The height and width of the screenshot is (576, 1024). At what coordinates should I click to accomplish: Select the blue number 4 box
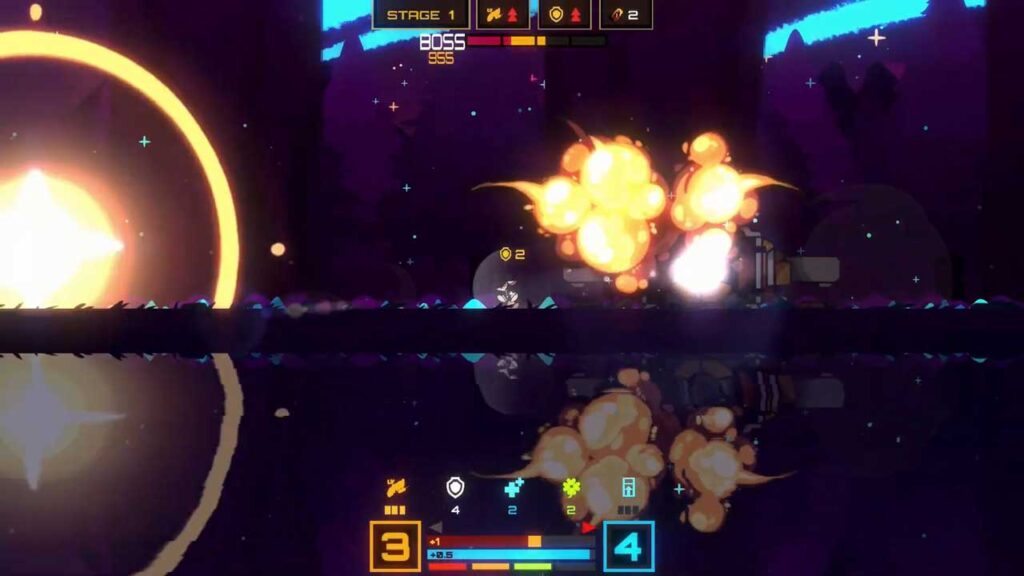[628, 546]
